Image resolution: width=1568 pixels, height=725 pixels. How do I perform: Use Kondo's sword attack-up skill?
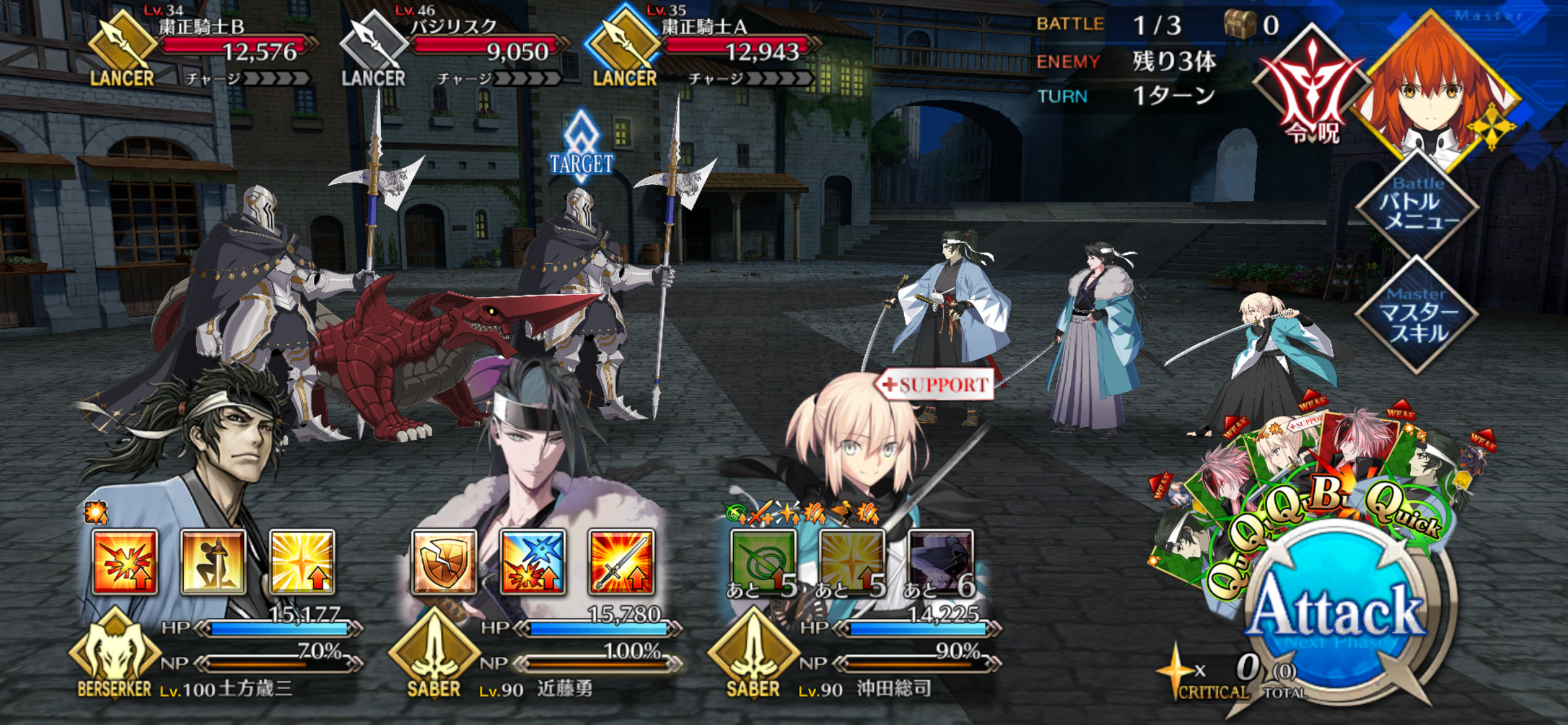[x=621, y=562]
